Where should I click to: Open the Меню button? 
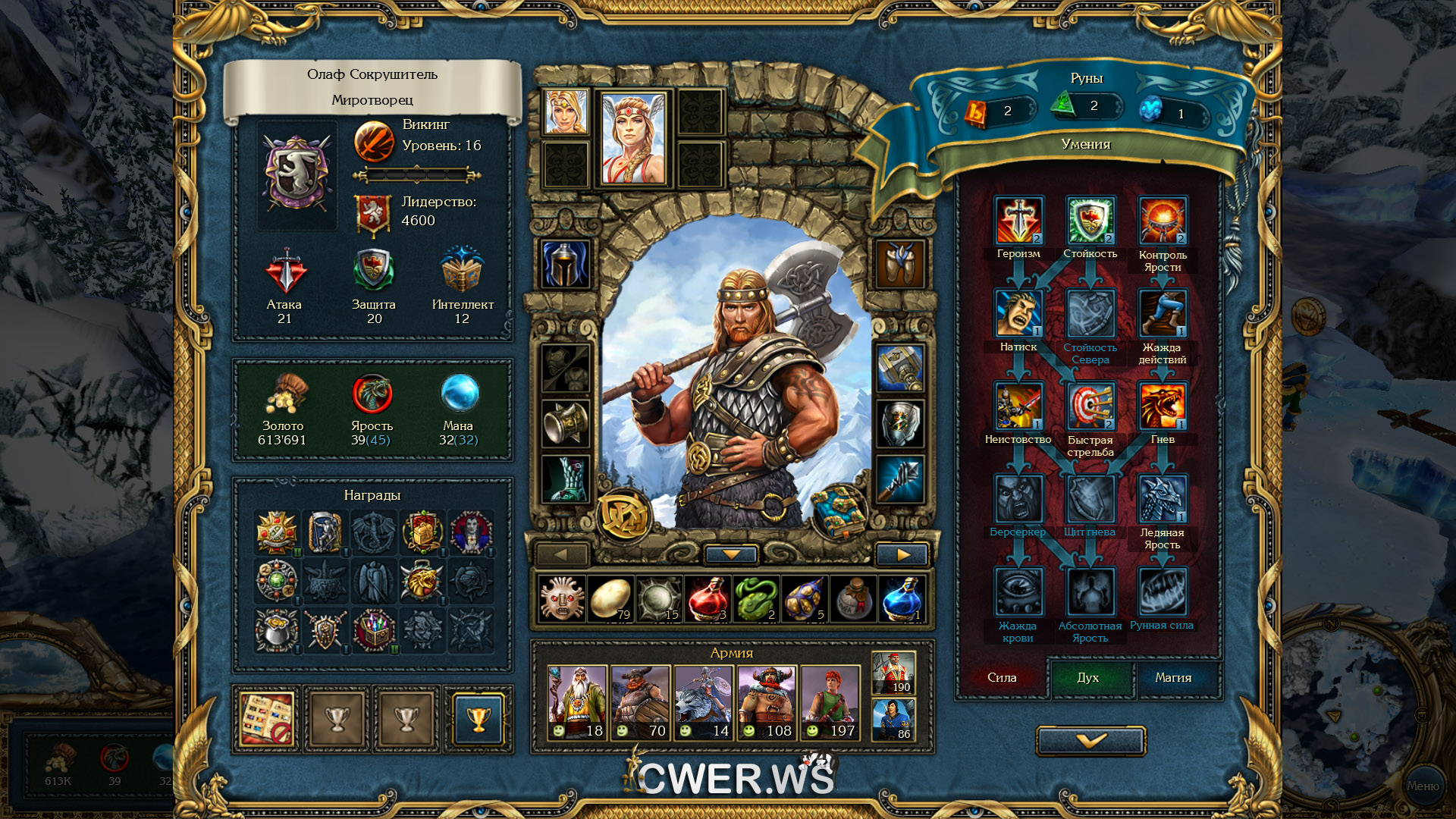coord(1423,786)
